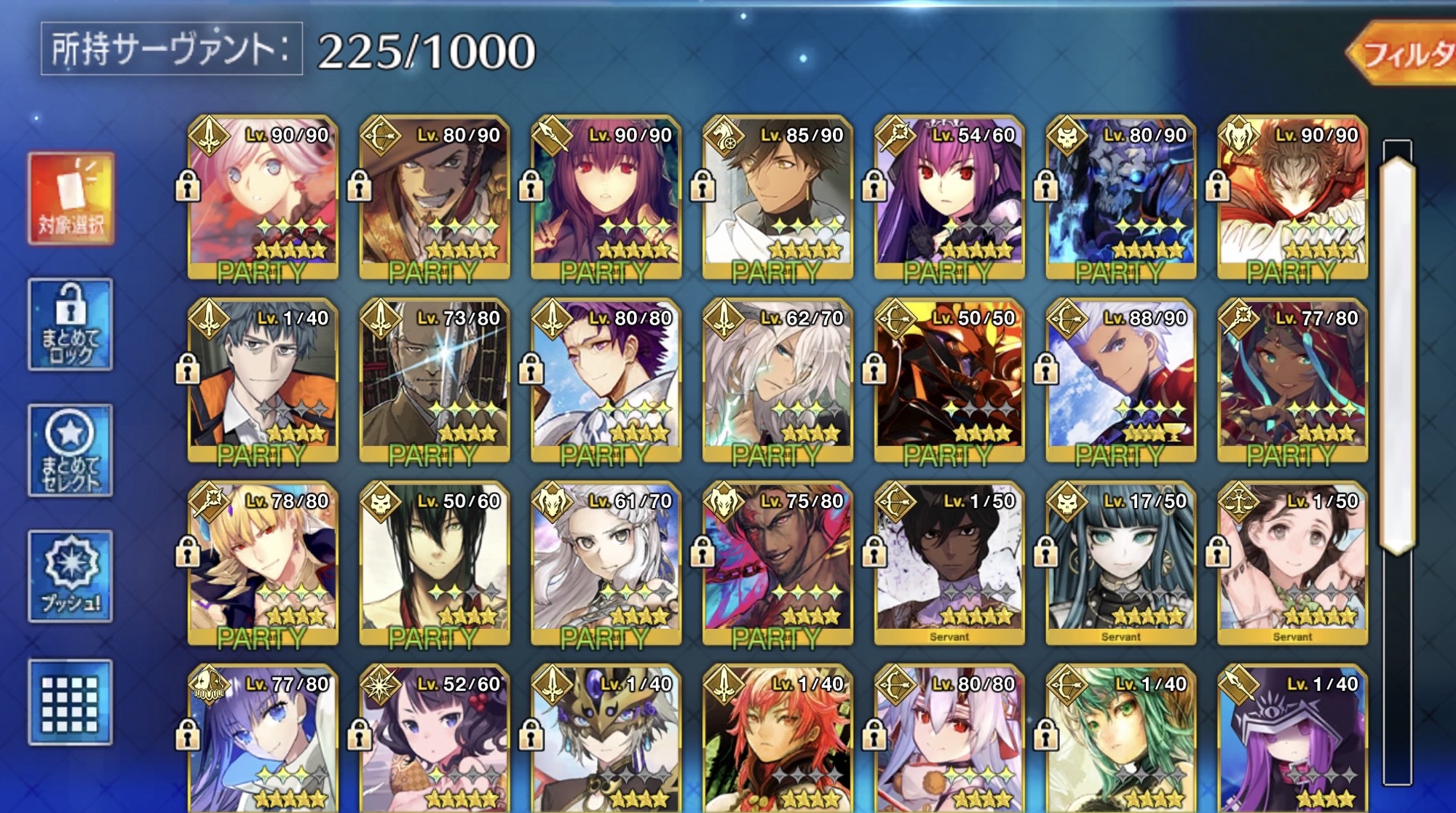Select the Lv. 17/50 teal-haired servant card
The image size is (1456, 813).
[x=1121, y=563]
